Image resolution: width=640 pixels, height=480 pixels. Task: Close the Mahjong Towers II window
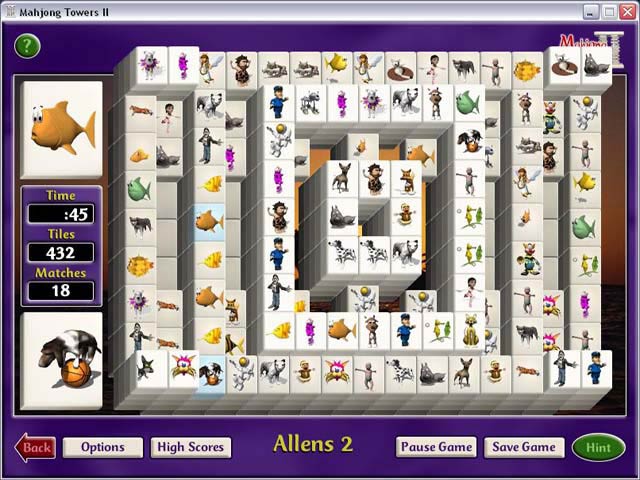point(628,11)
